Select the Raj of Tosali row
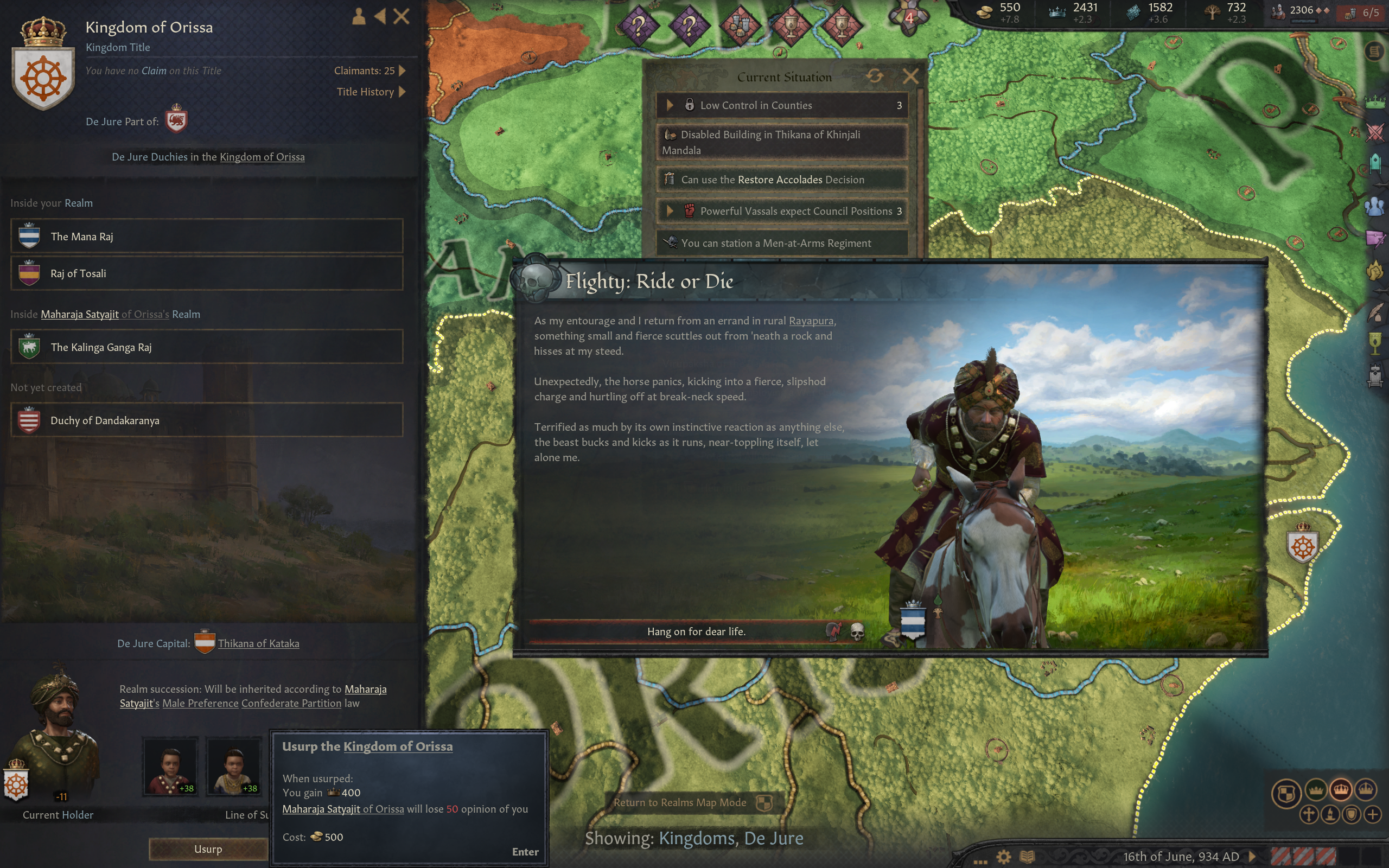This screenshot has width=1389, height=868. (x=207, y=273)
